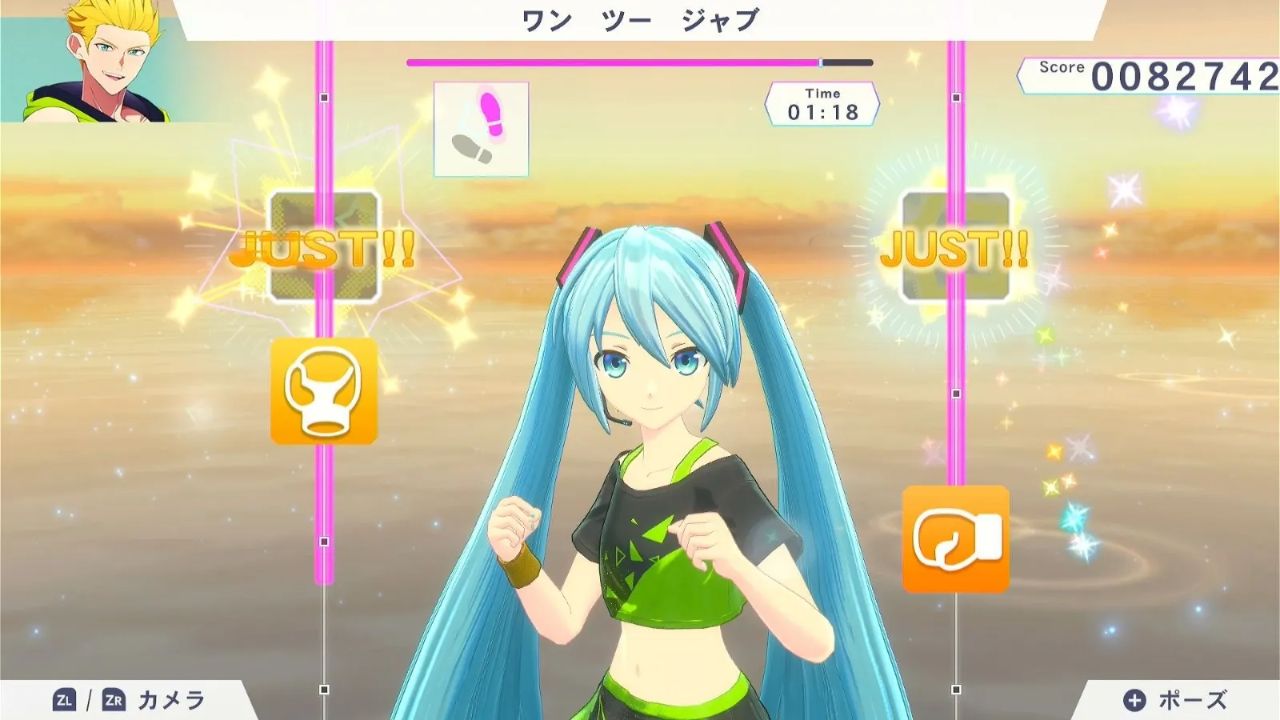This screenshot has width=1280, height=720.
Task: Expand the song title banner ワン ツー ジャブ
Action: click(639, 18)
